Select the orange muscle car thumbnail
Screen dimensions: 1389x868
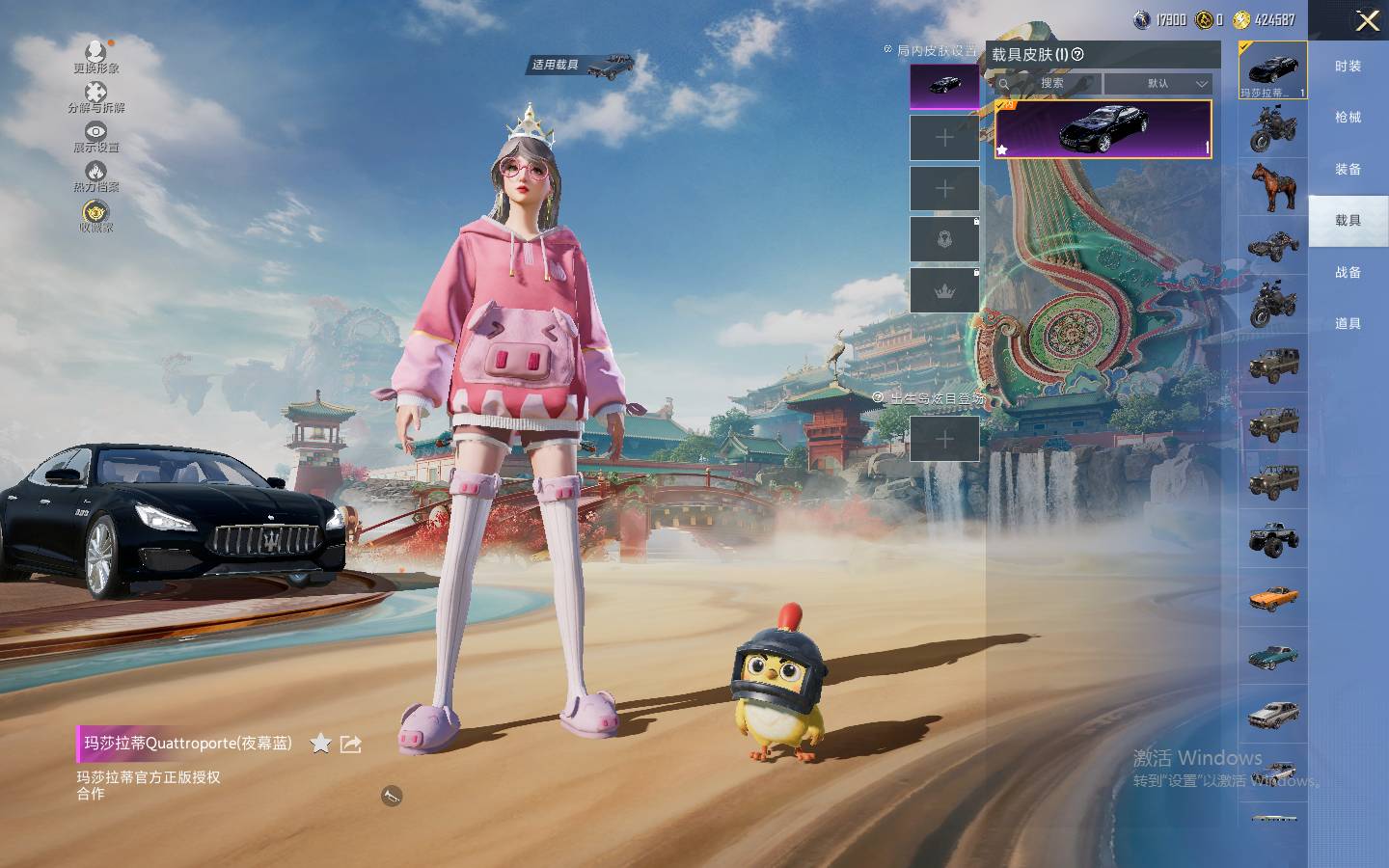(x=1273, y=598)
